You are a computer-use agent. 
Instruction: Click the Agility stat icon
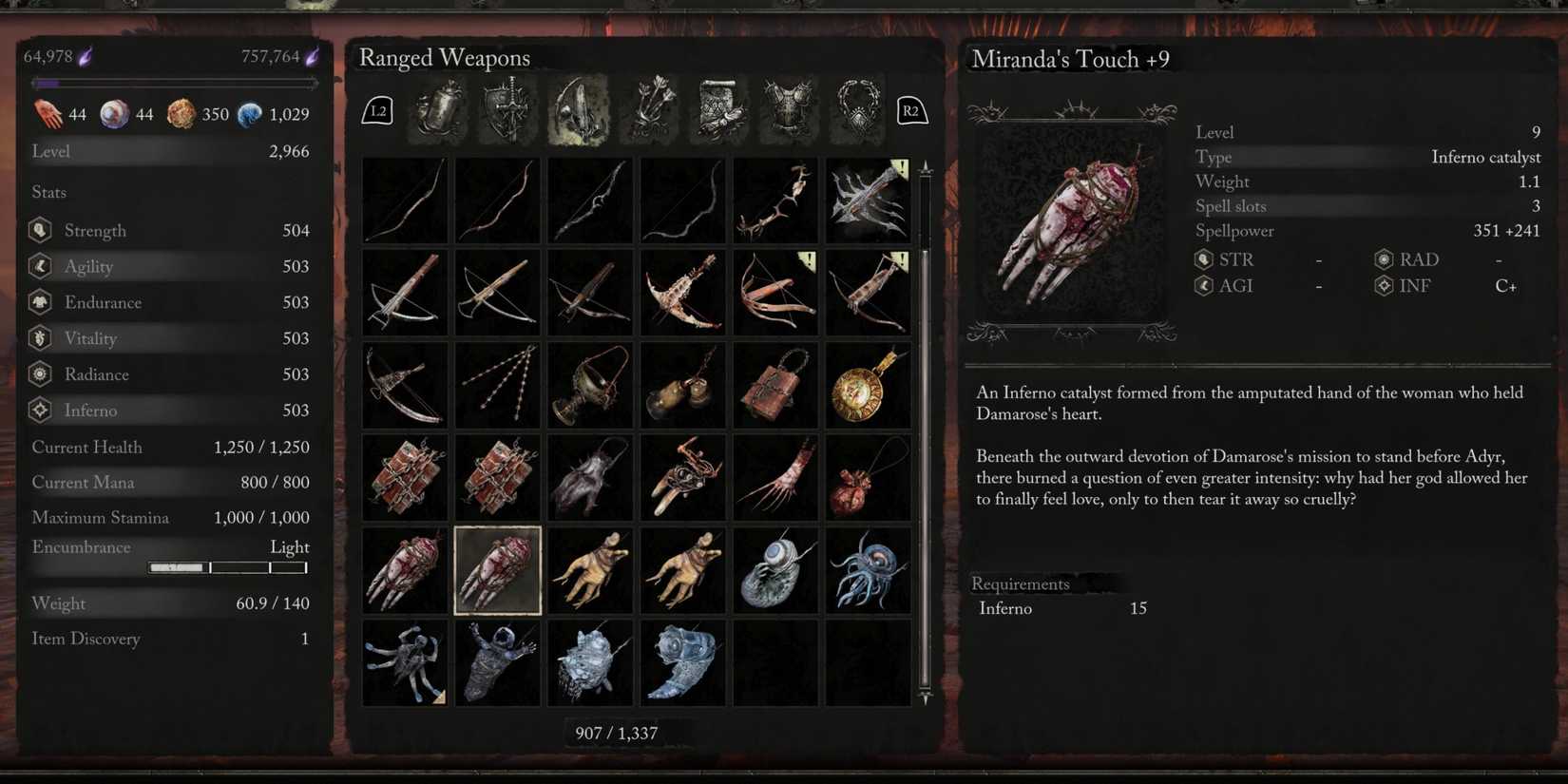(x=39, y=266)
